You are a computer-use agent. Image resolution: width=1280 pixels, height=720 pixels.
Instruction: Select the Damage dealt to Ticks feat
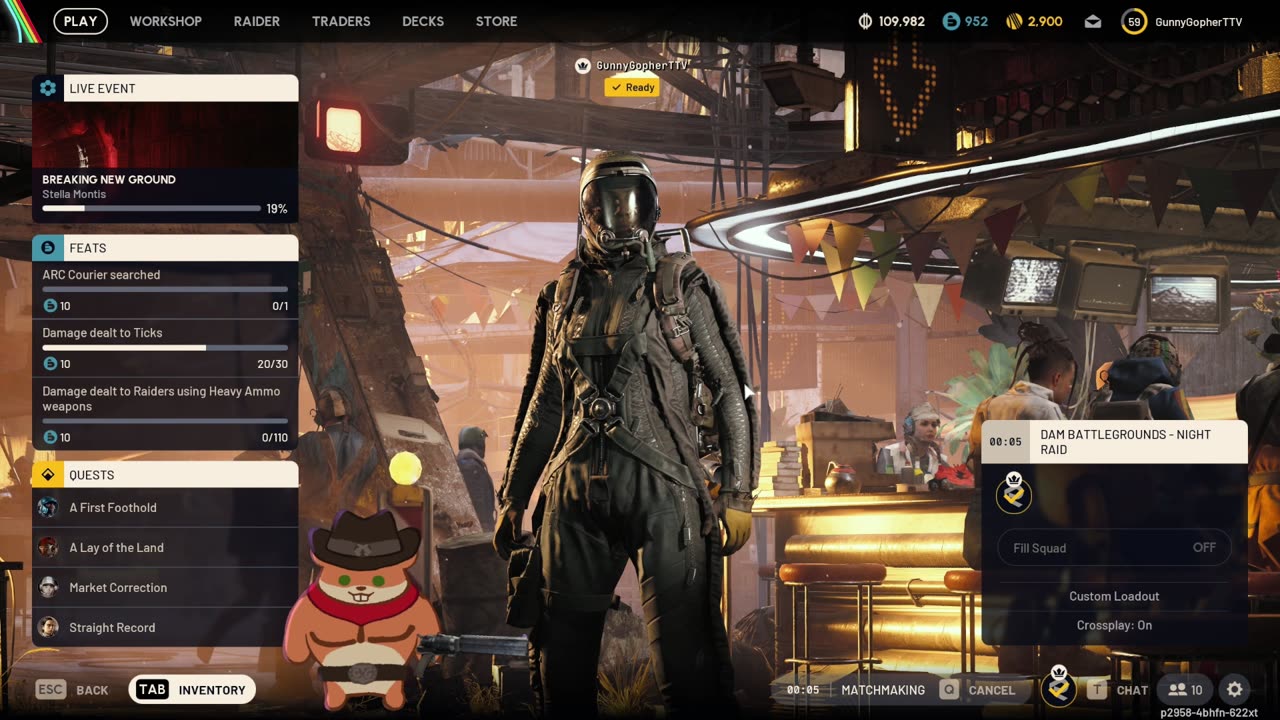point(165,347)
